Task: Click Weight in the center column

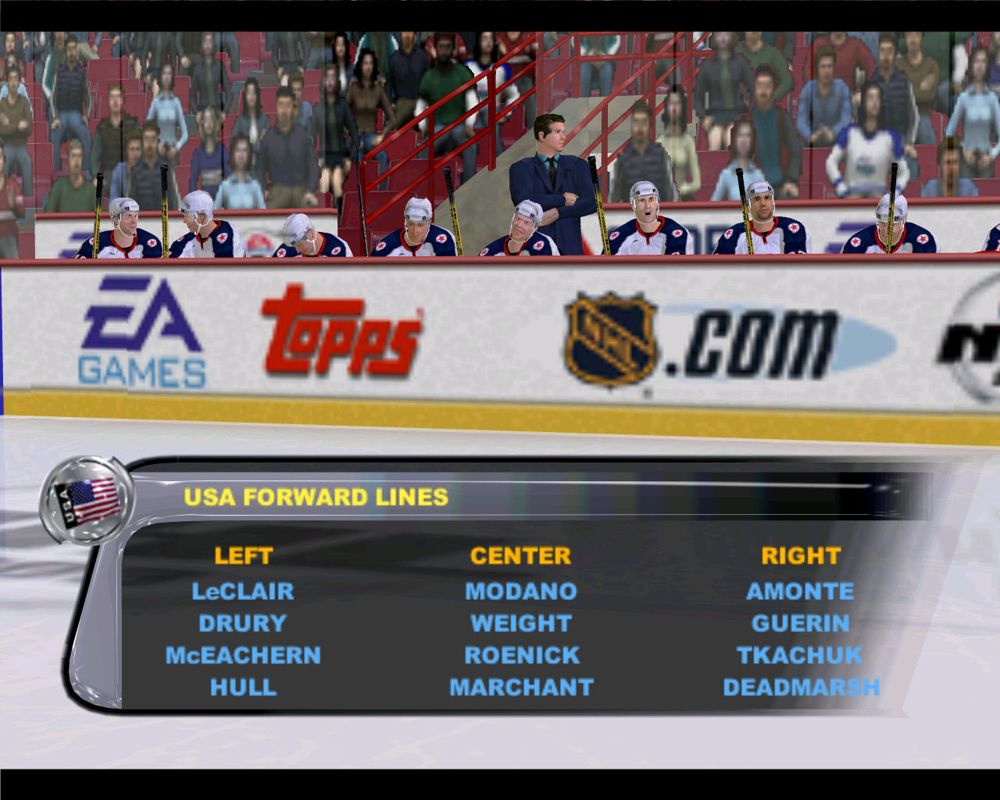Action: tap(521, 623)
